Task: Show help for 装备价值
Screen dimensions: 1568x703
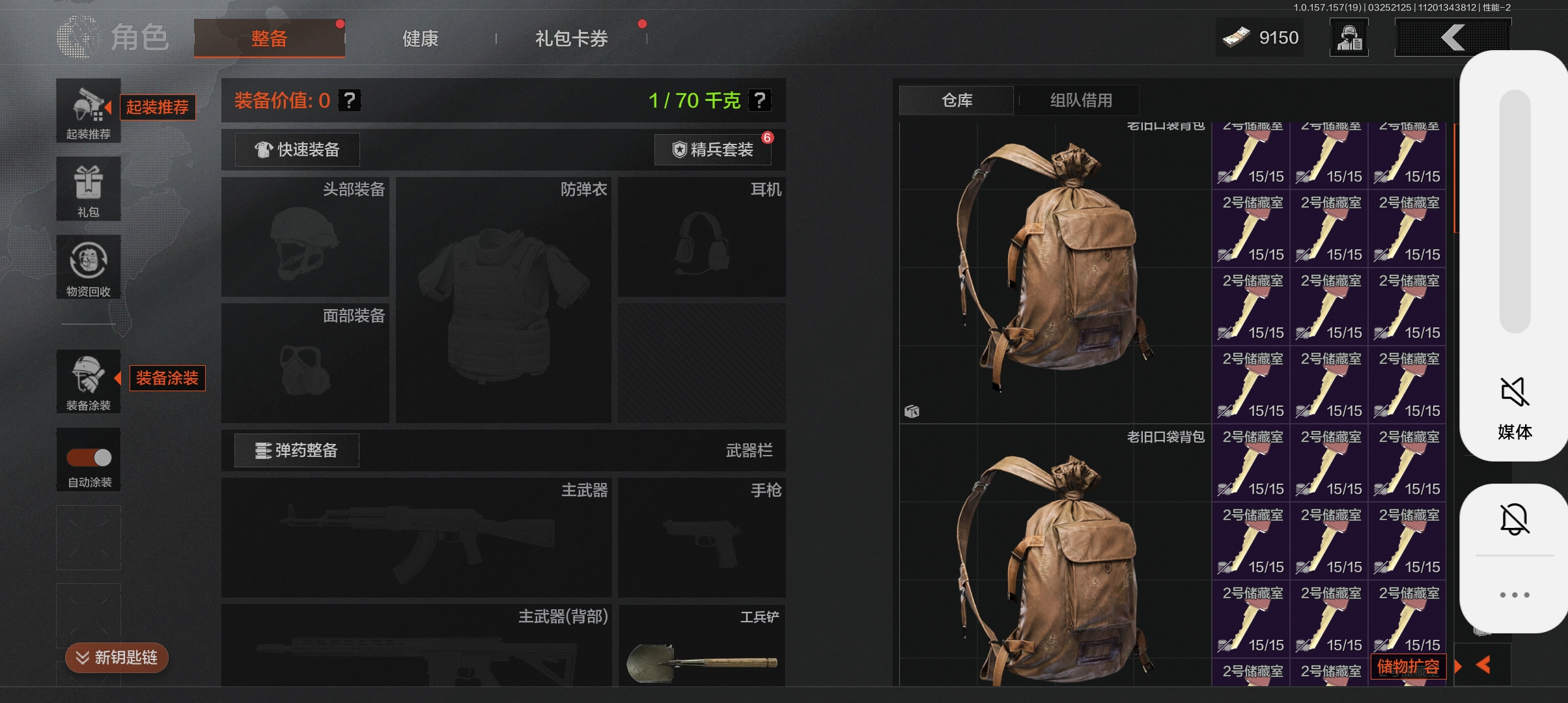Action: (350, 100)
